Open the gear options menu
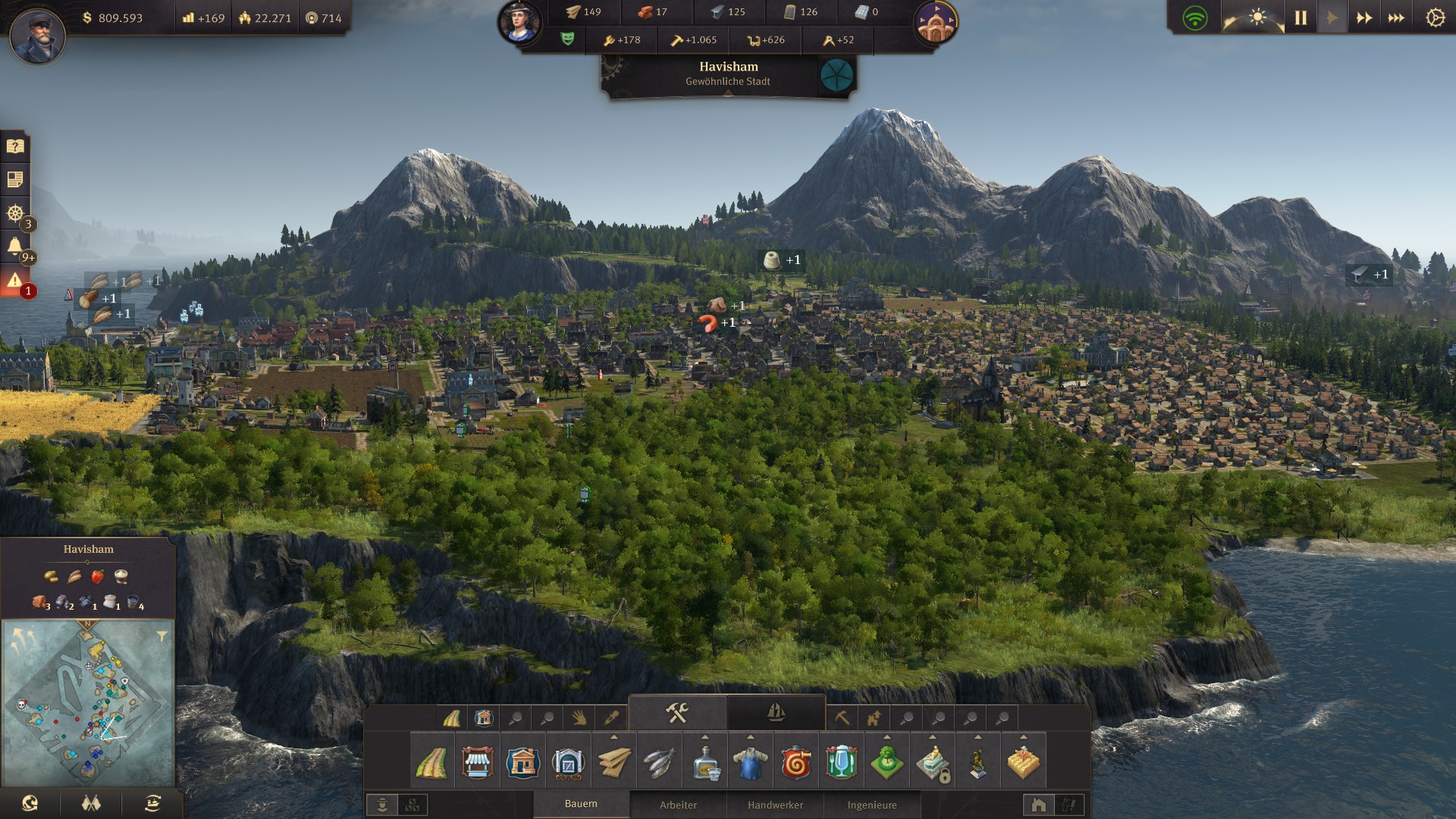 [1435, 17]
